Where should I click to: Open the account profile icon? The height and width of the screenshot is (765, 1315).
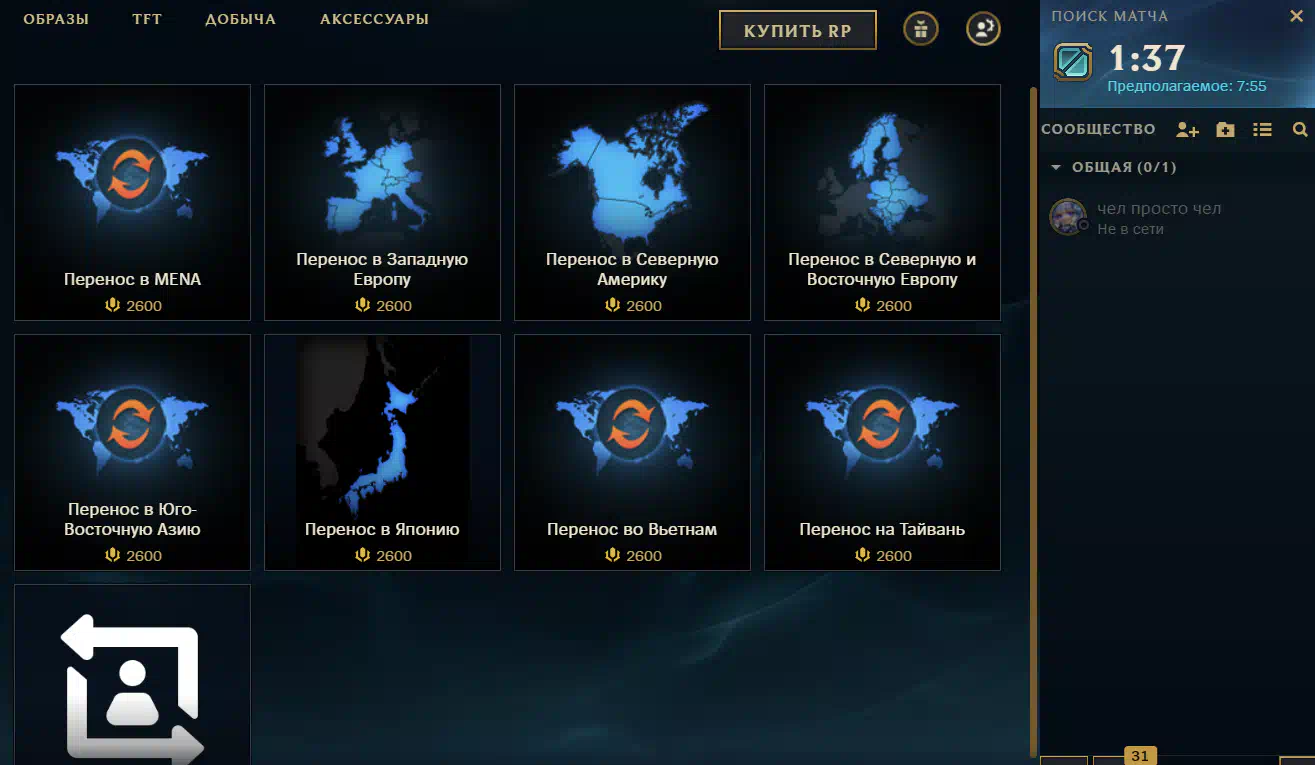(983, 29)
